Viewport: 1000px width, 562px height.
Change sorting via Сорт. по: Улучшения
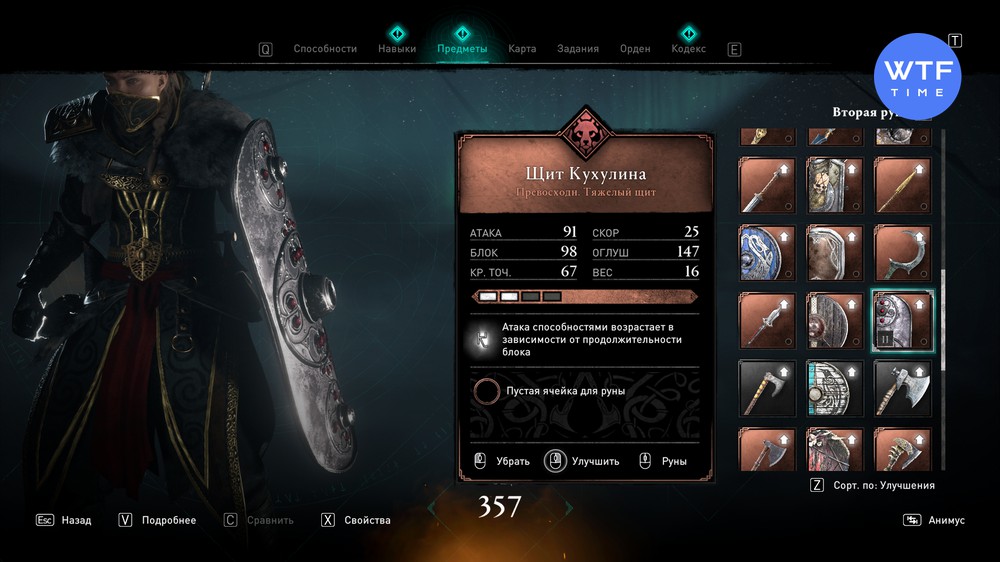pyautogui.click(x=872, y=485)
